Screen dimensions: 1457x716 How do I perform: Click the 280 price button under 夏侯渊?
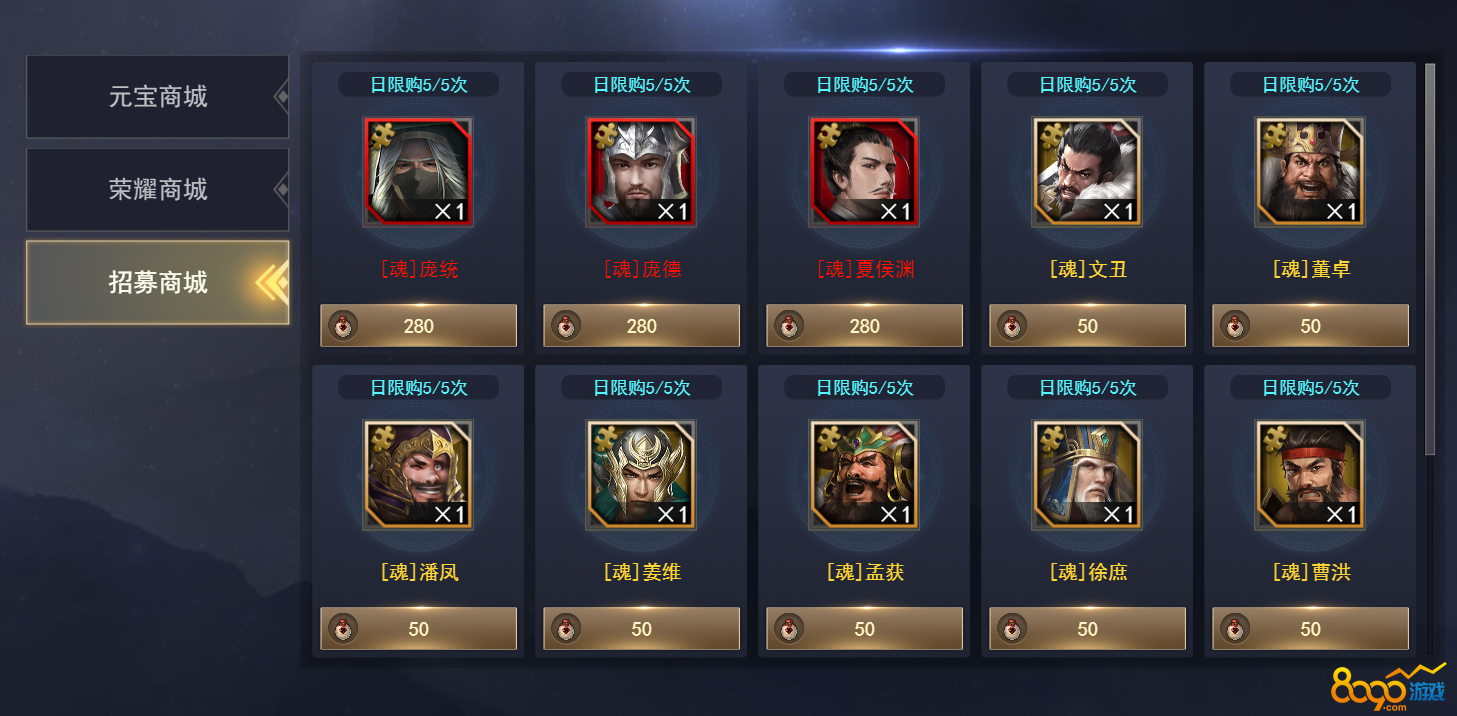(x=864, y=326)
